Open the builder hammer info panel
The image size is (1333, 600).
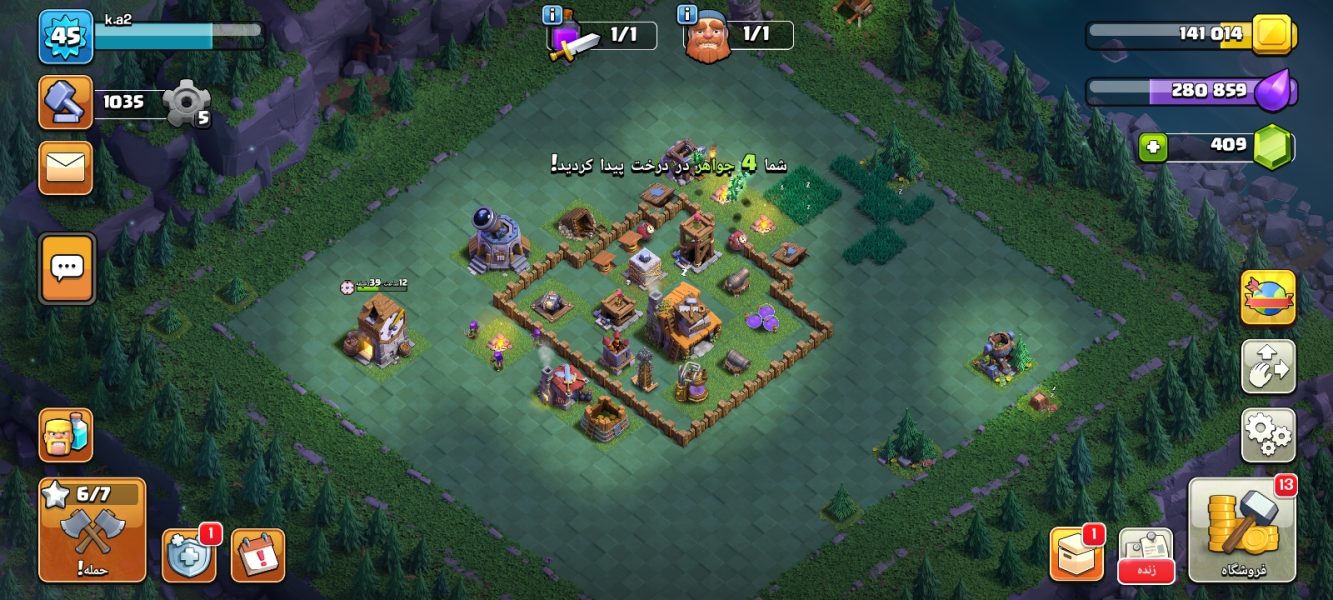click(x=65, y=102)
